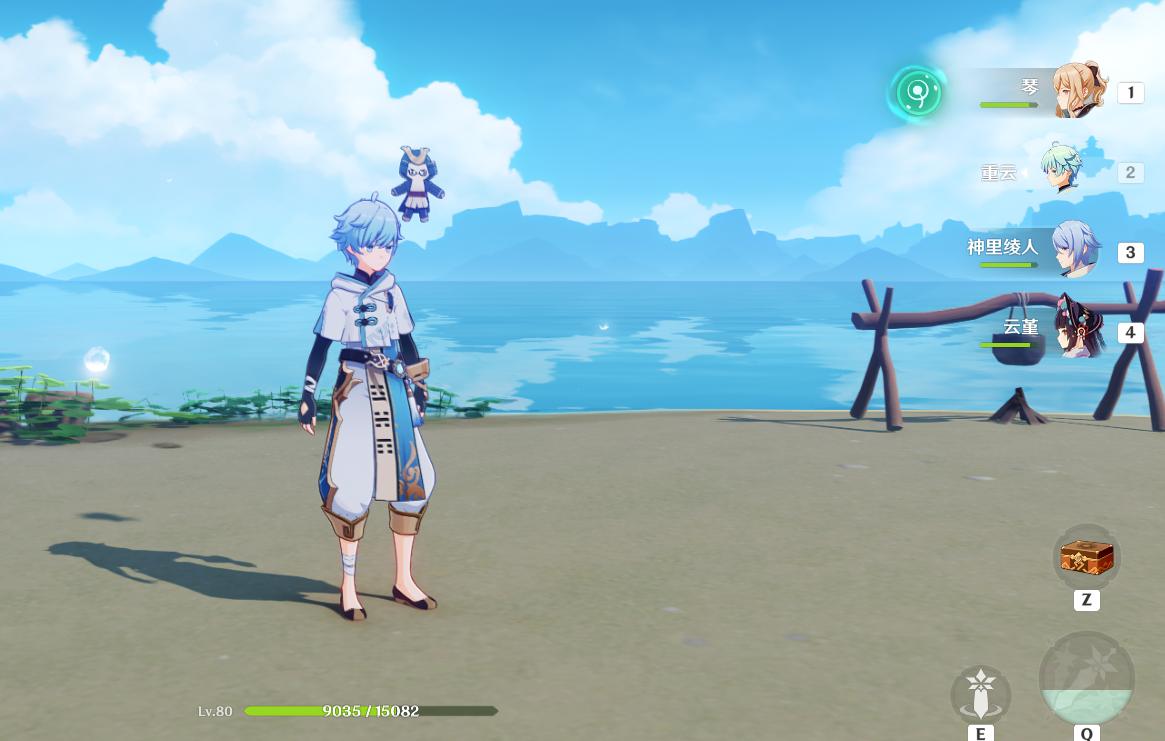
Task: Click the green swirl Anemo icon
Action: (917, 93)
